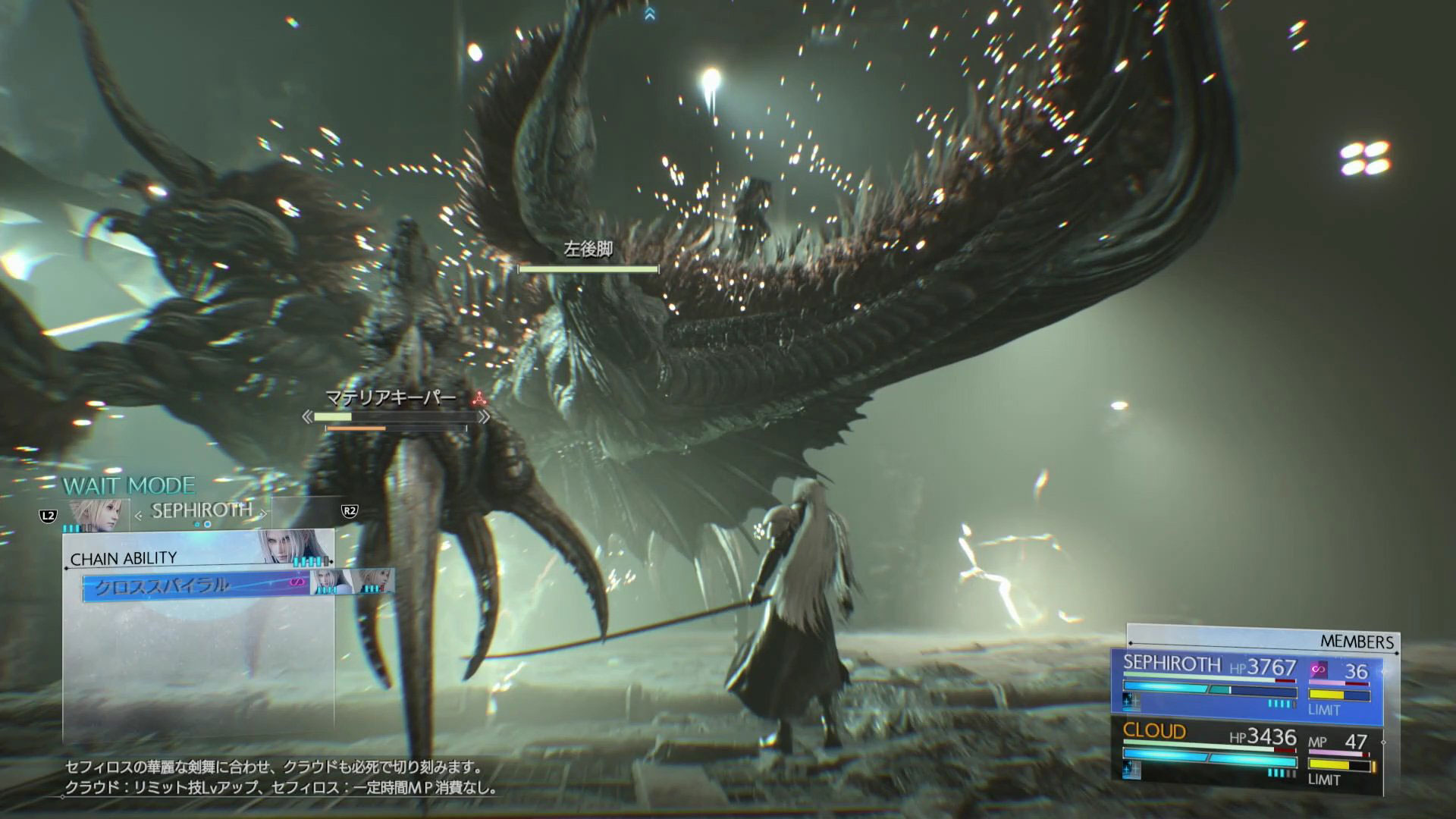Image resolution: width=1456 pixels, height=819 pixels.
Task: Switch to Cloud's portrait beside L2
Action: point(99,515)
